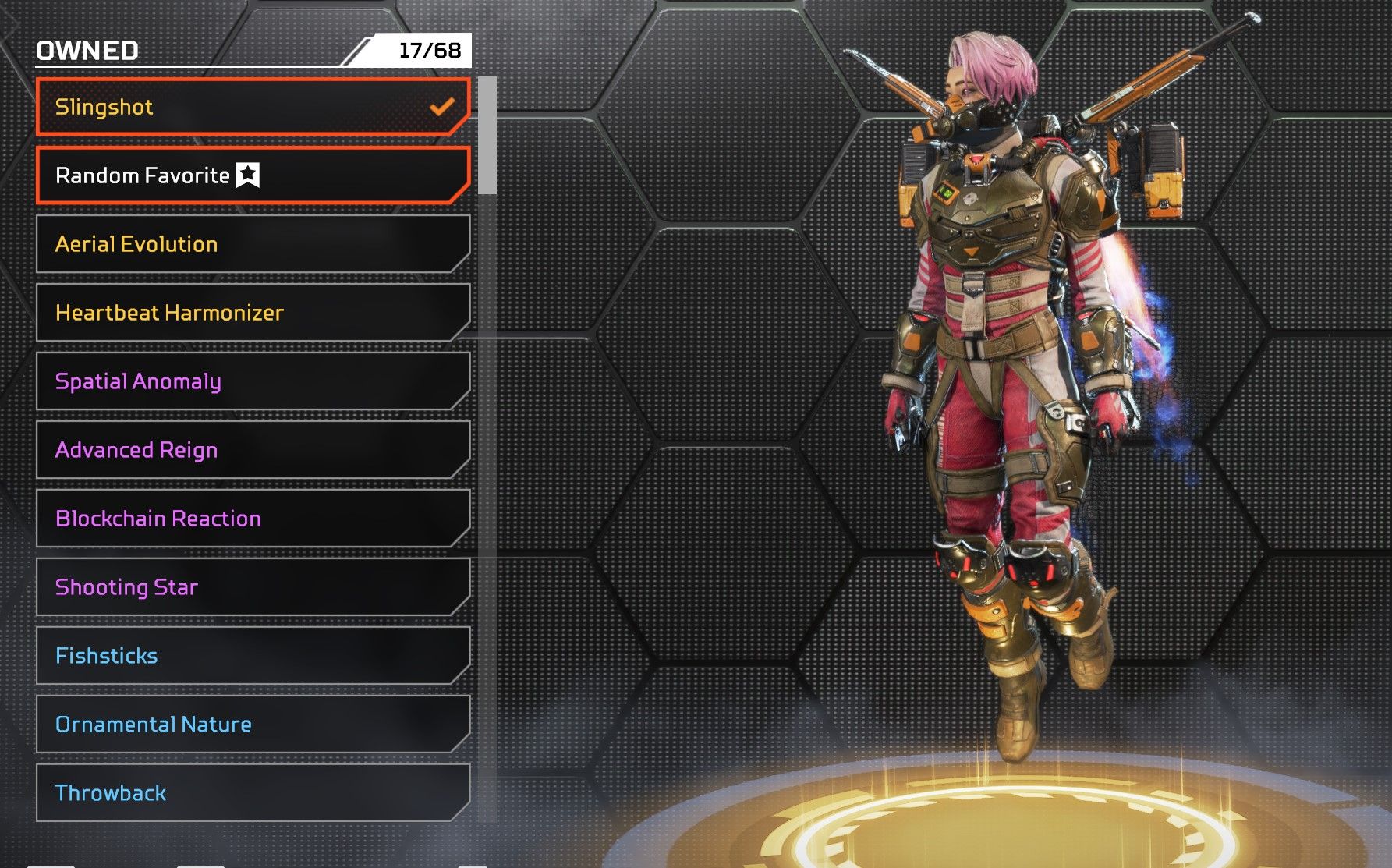Choose the Random Favorite option

coord(253,175)
